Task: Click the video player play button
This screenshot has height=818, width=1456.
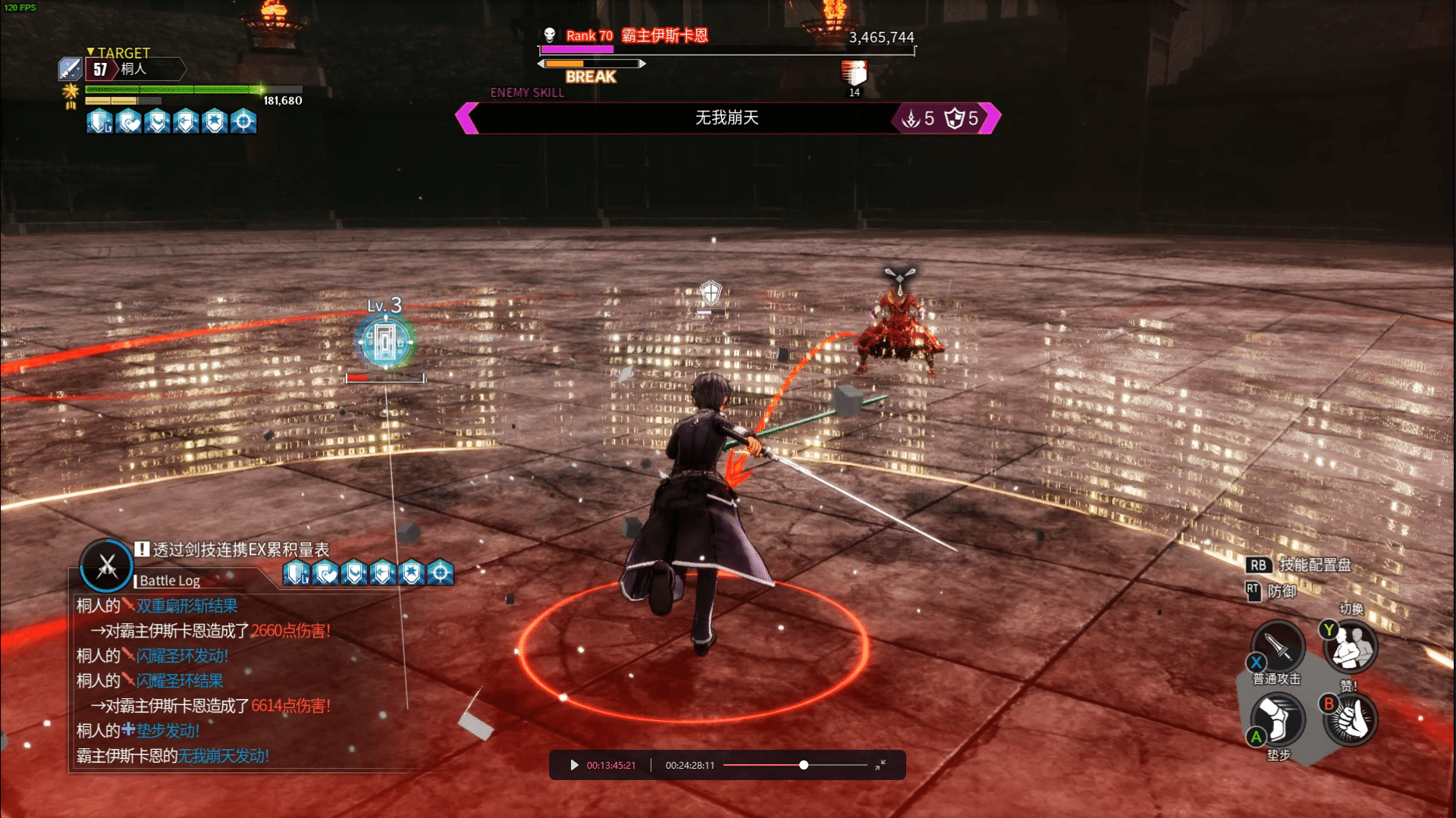Action: pyautogui.click(x=574, y=765)
